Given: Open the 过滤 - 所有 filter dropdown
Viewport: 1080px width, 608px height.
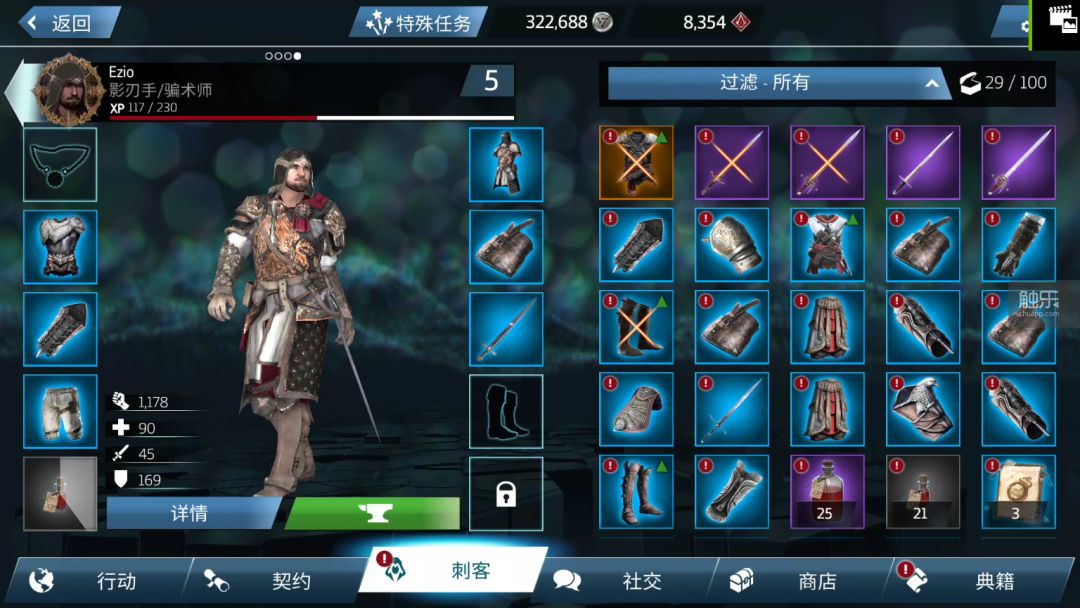Looking at the screenshot, I should tap(777, 83).
